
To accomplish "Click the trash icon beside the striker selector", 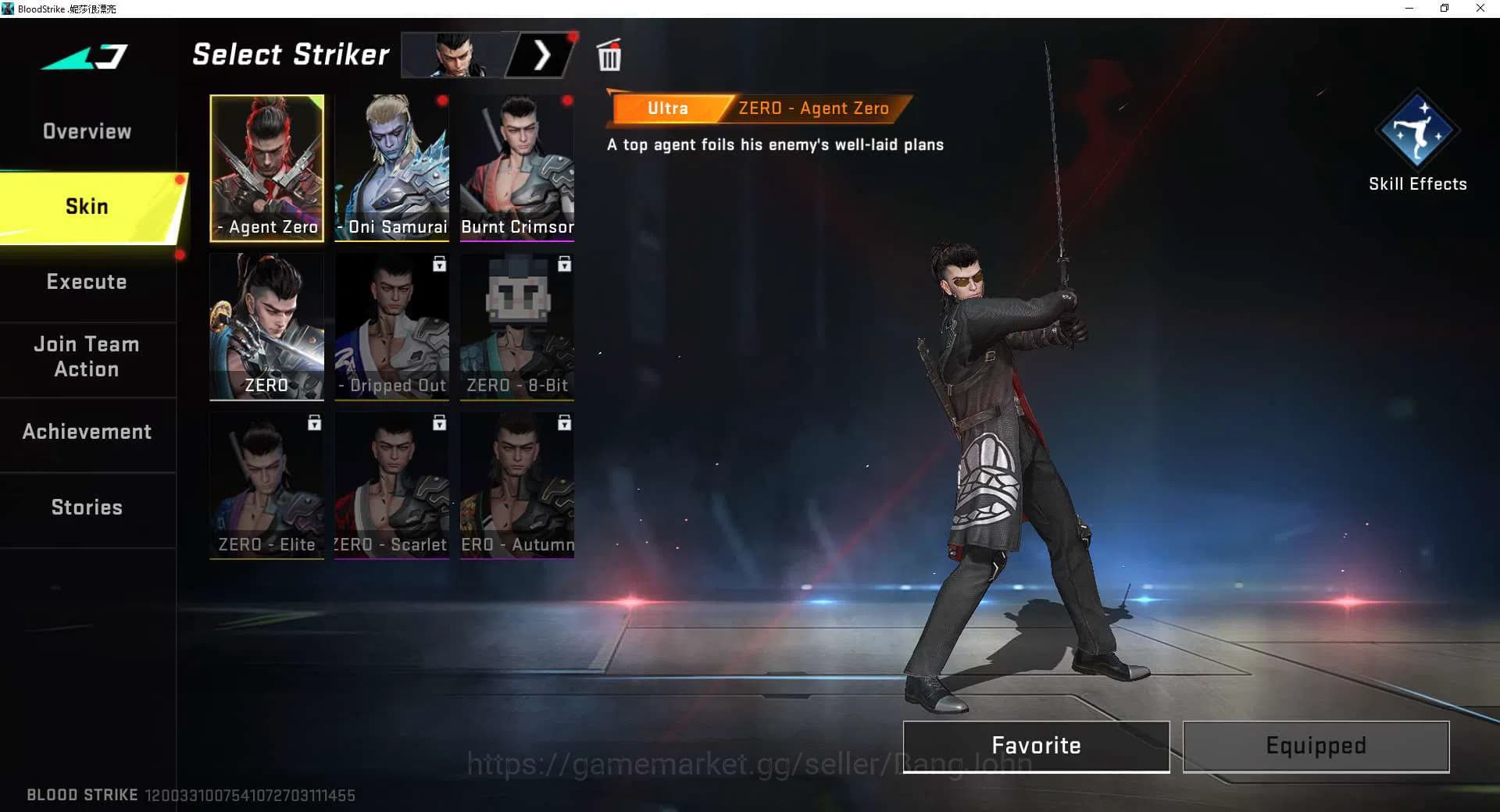I will coord(609,55).
